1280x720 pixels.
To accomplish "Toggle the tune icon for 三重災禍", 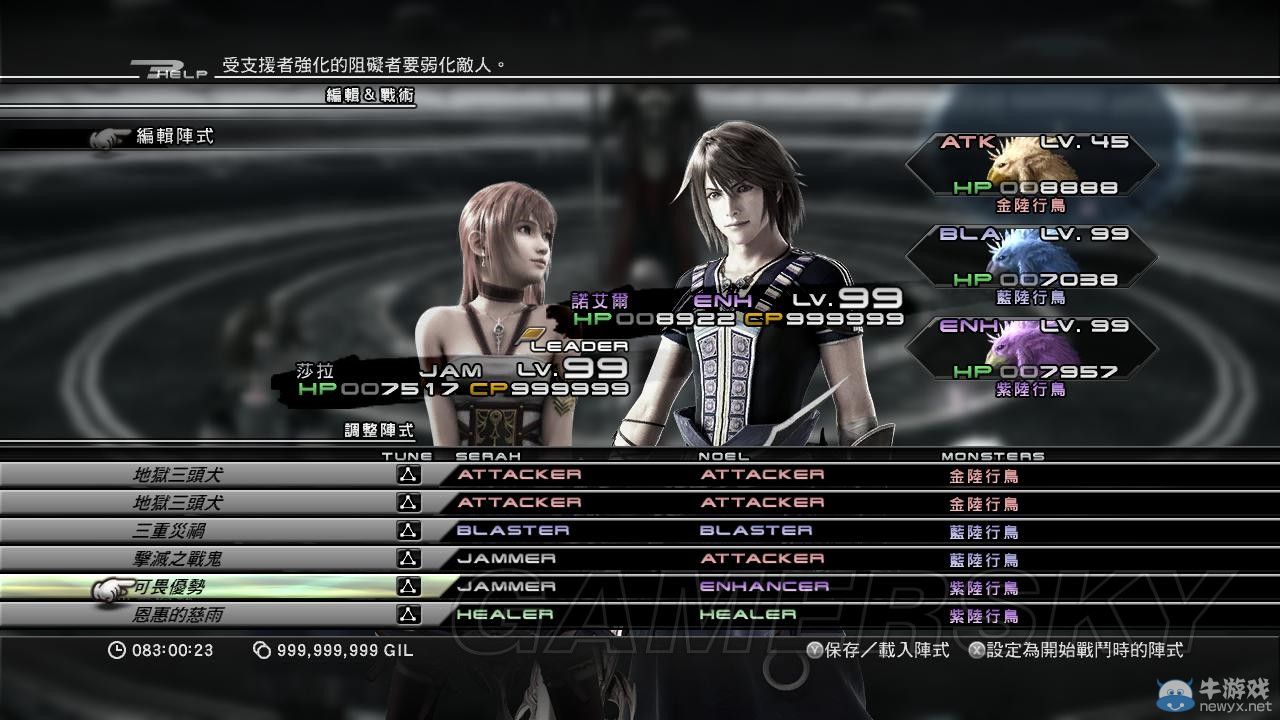I will [407, 531].
